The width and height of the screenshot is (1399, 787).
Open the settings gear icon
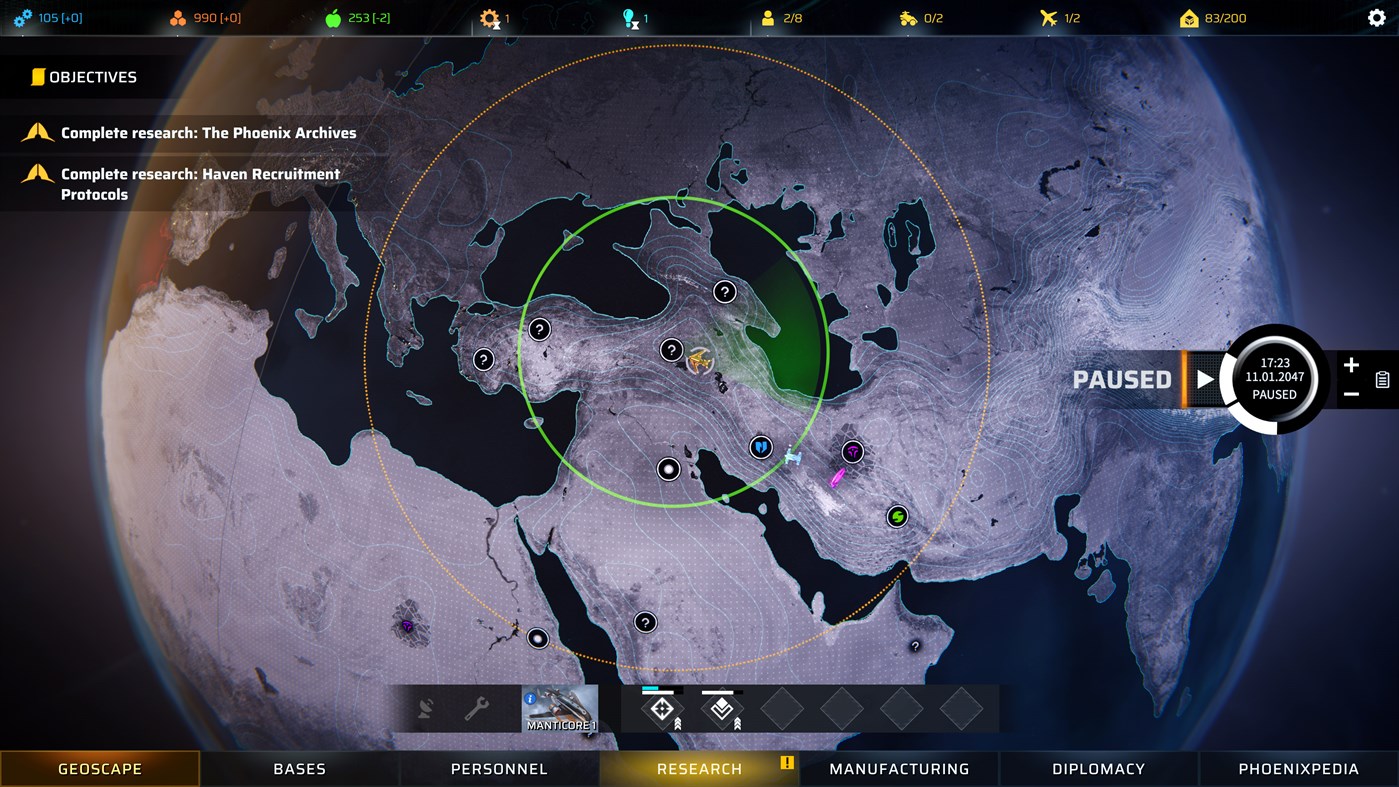click(x=1377, y=18)
